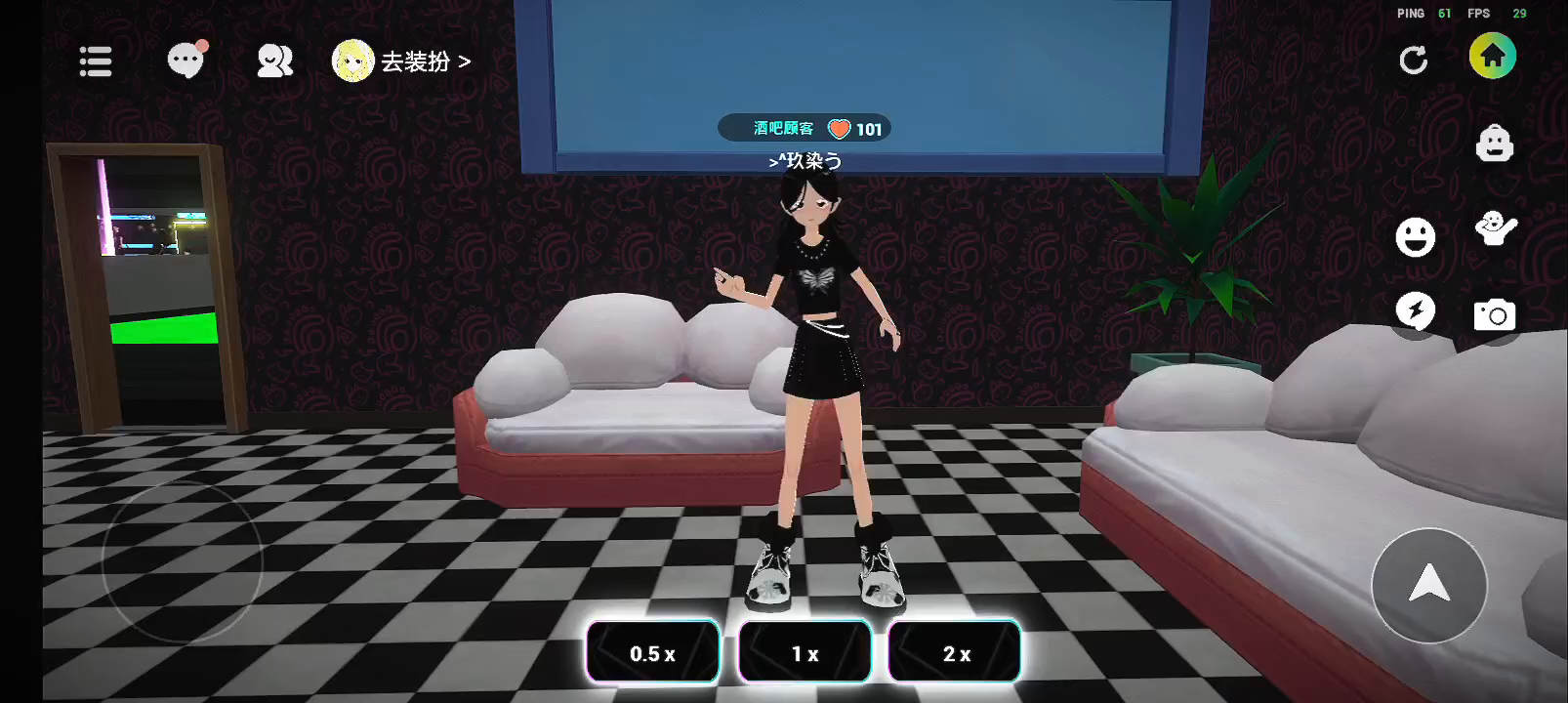Tap the jump arrow button
1568x703 pixels.
point(1428,584)
